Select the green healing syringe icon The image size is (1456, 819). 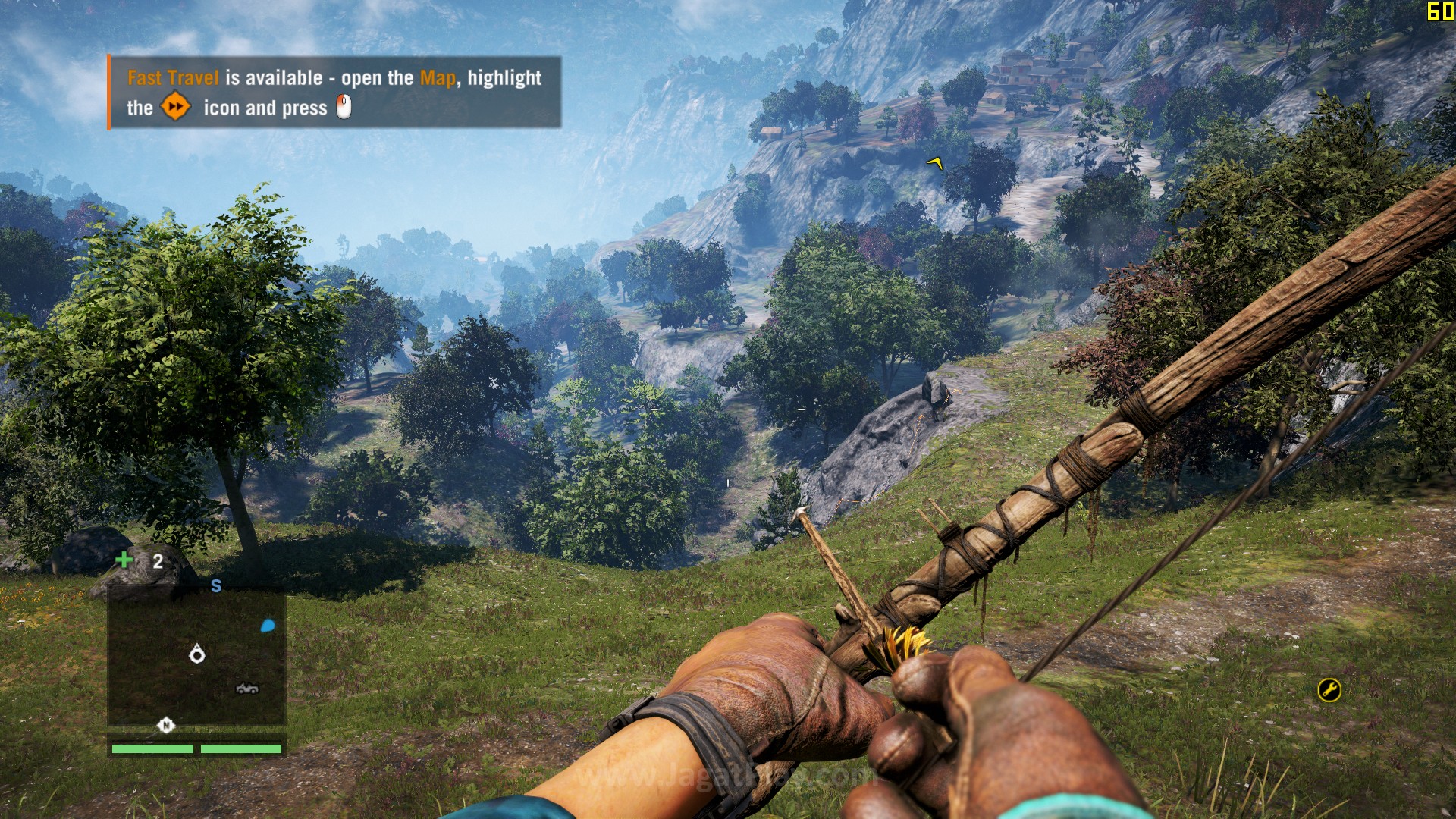click(x=124, y=560)
